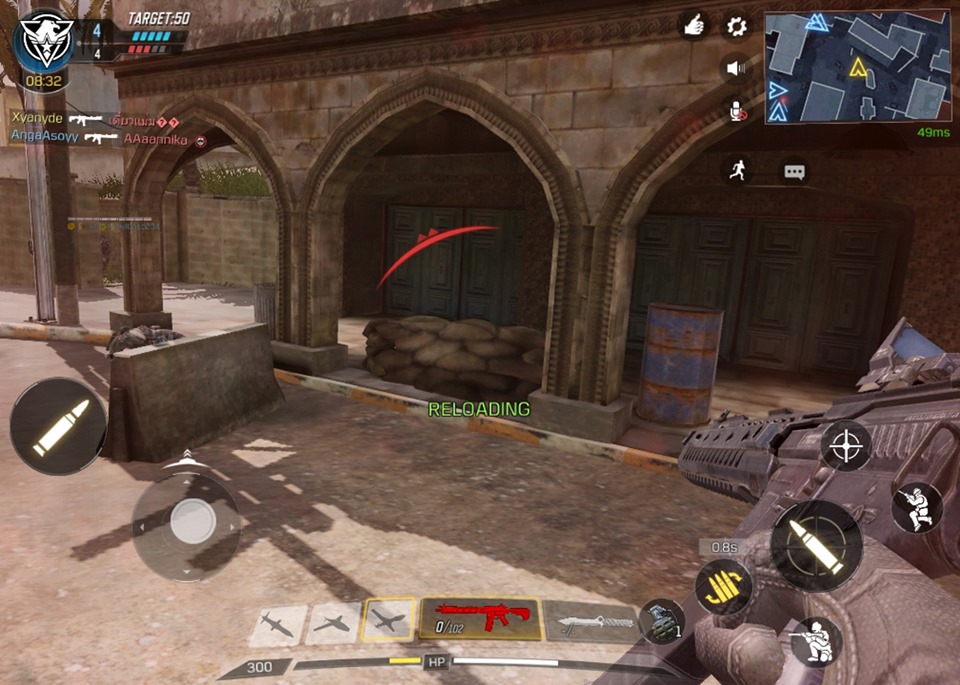Open the chat speech bubble

point(795,171)
